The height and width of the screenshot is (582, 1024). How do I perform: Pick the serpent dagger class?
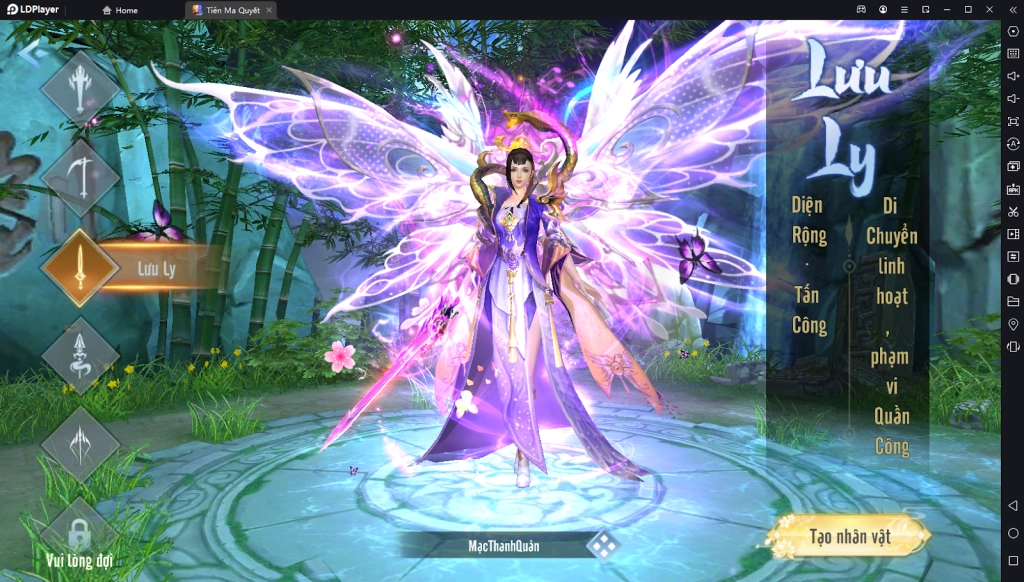79,355
